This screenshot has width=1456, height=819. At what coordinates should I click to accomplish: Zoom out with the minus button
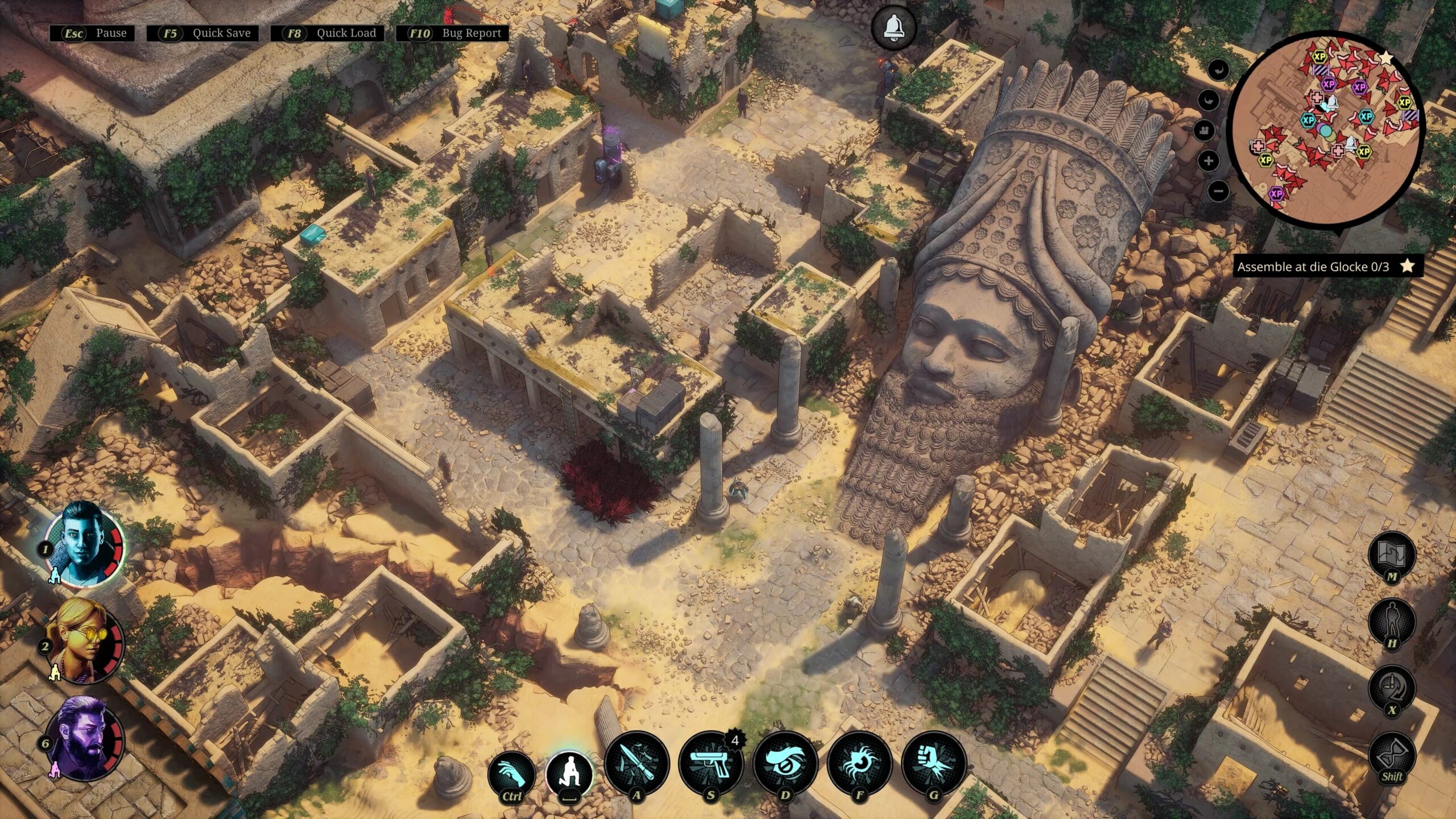[x=1218, y=191]
